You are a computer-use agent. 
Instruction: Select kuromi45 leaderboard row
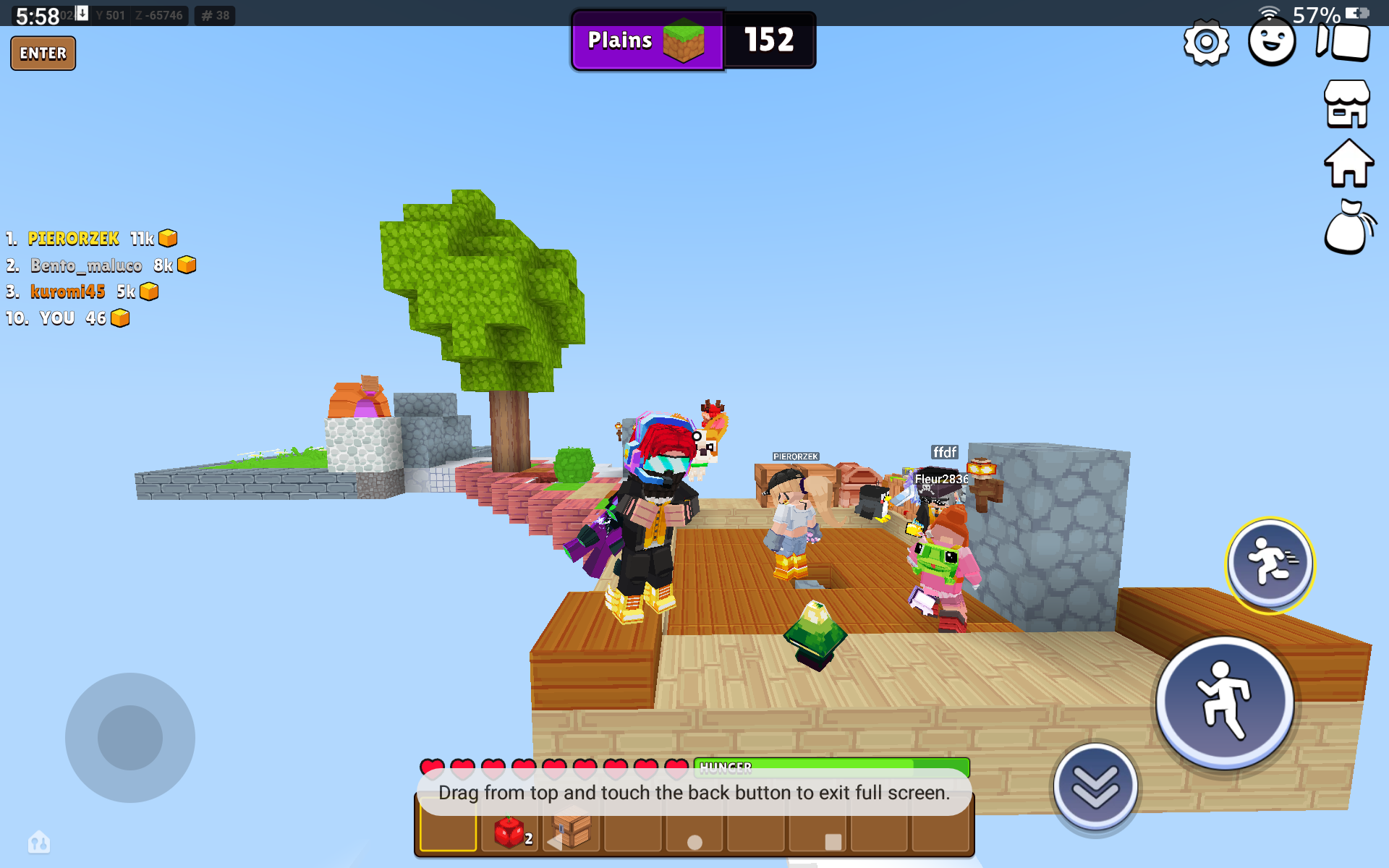(68, 292)
